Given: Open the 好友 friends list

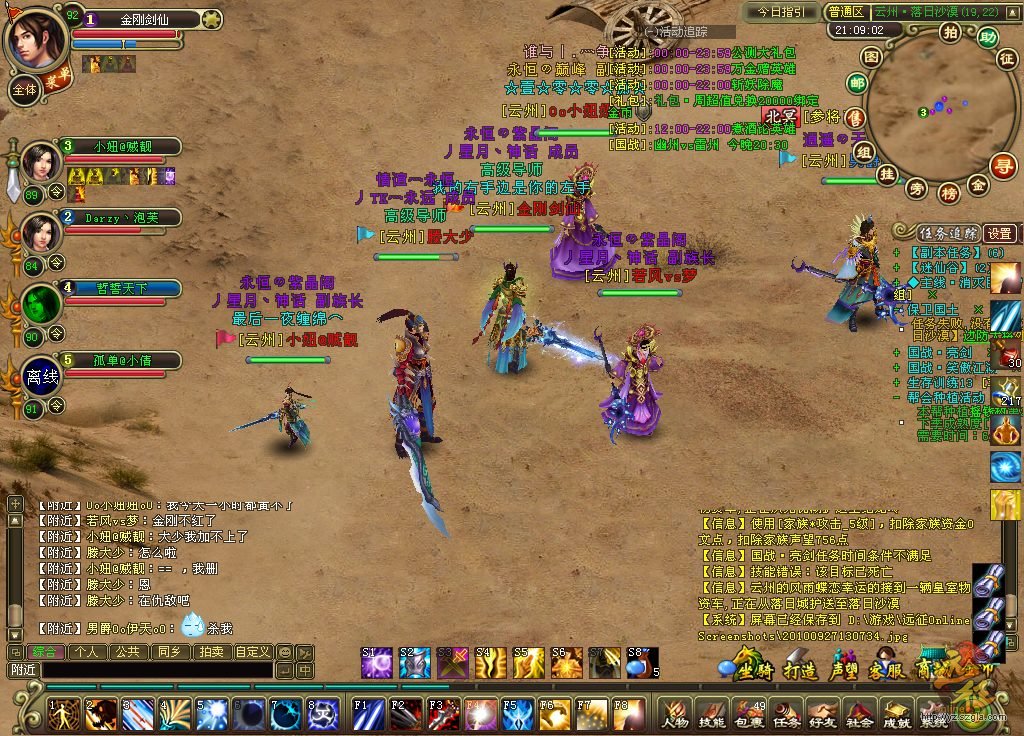Looking at the screenshot, I should click(x=822, y=714).
